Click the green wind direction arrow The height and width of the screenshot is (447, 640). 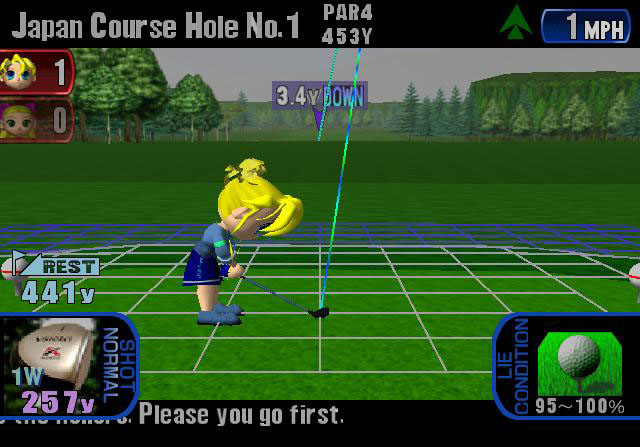(516, 21)
